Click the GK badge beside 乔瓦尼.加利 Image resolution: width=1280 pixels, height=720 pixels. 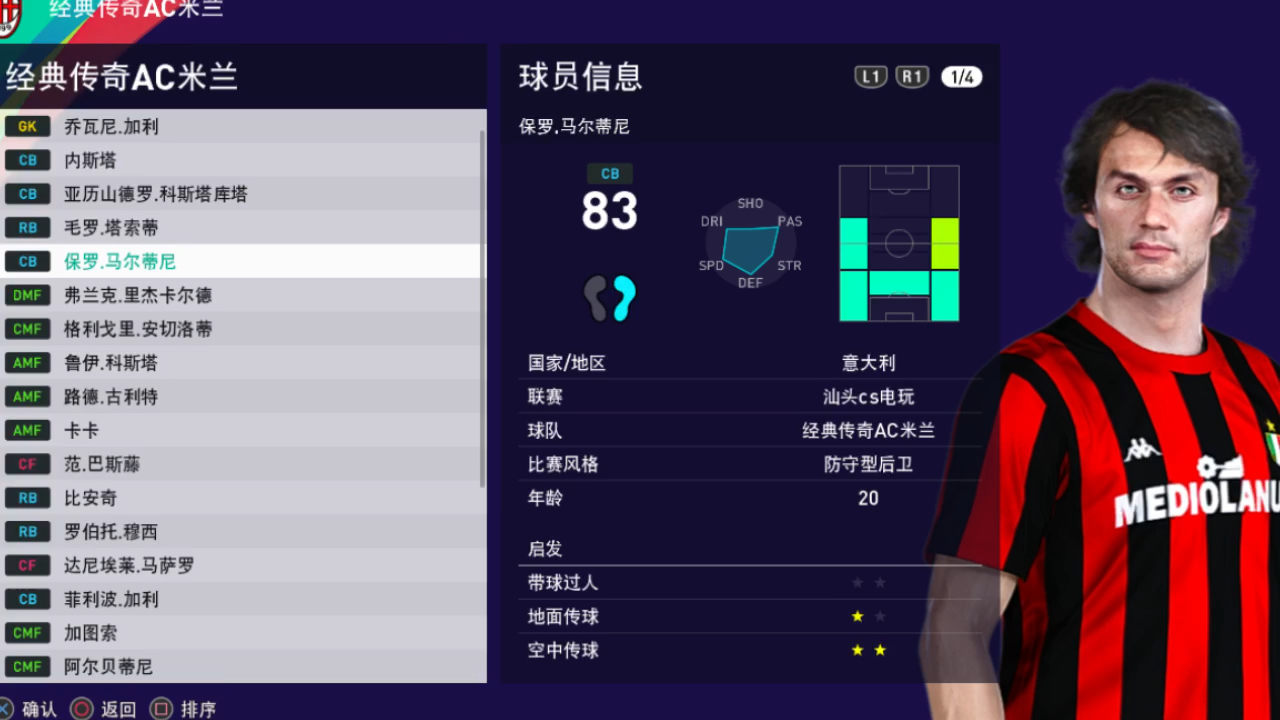tap(27, 126)
